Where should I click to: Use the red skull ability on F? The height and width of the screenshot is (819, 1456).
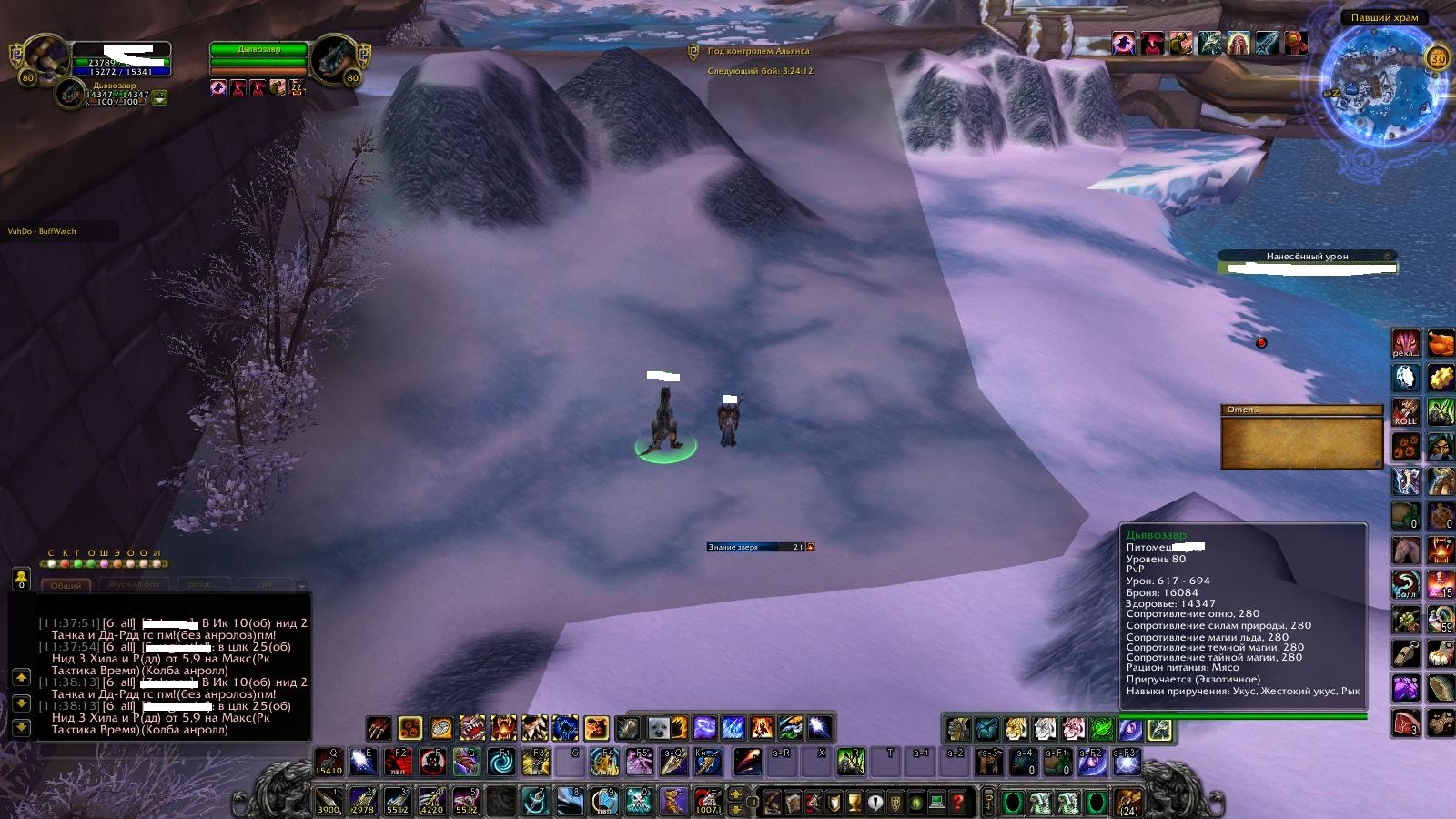(x=432, y=762)
